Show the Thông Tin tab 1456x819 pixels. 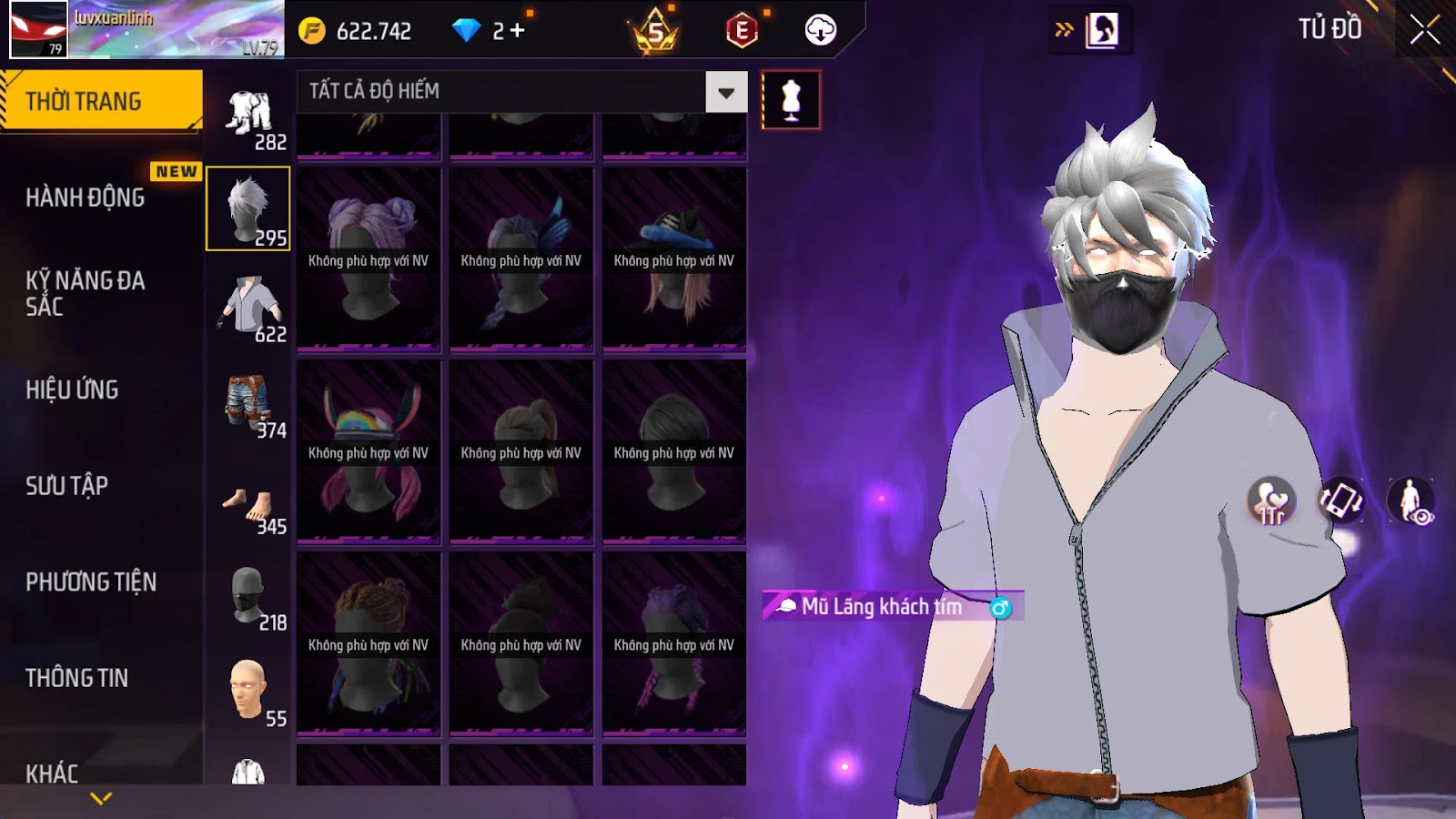[77, 678]
